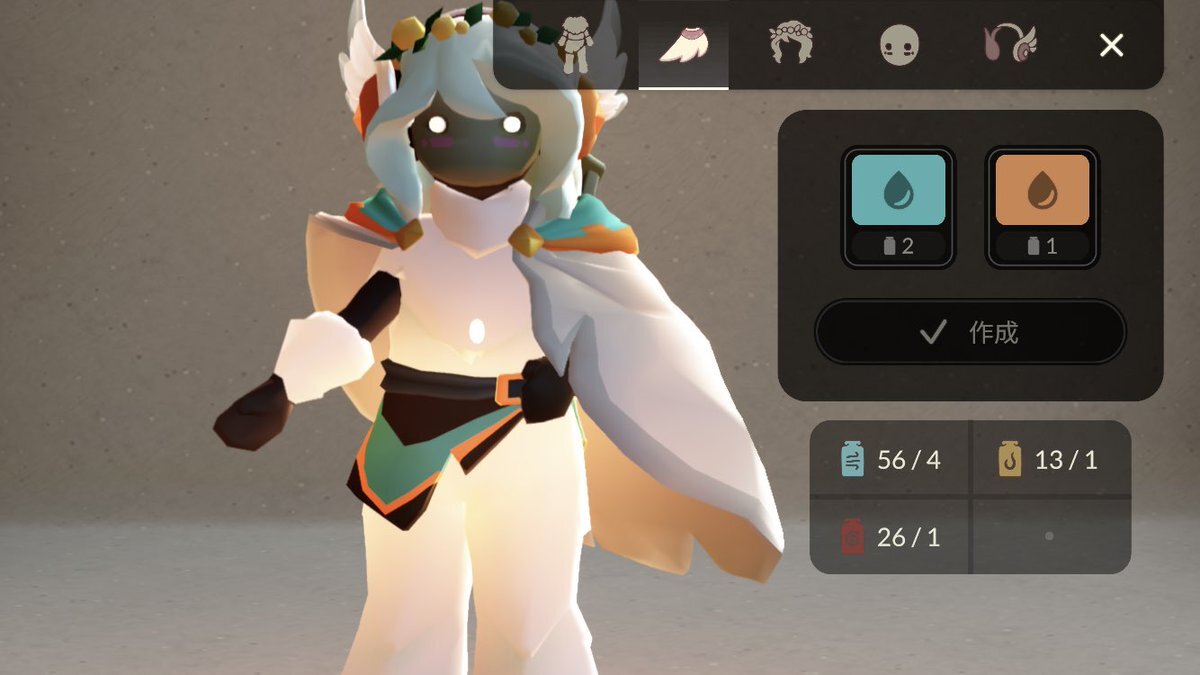Open the hair styles tab

point(790,45)
